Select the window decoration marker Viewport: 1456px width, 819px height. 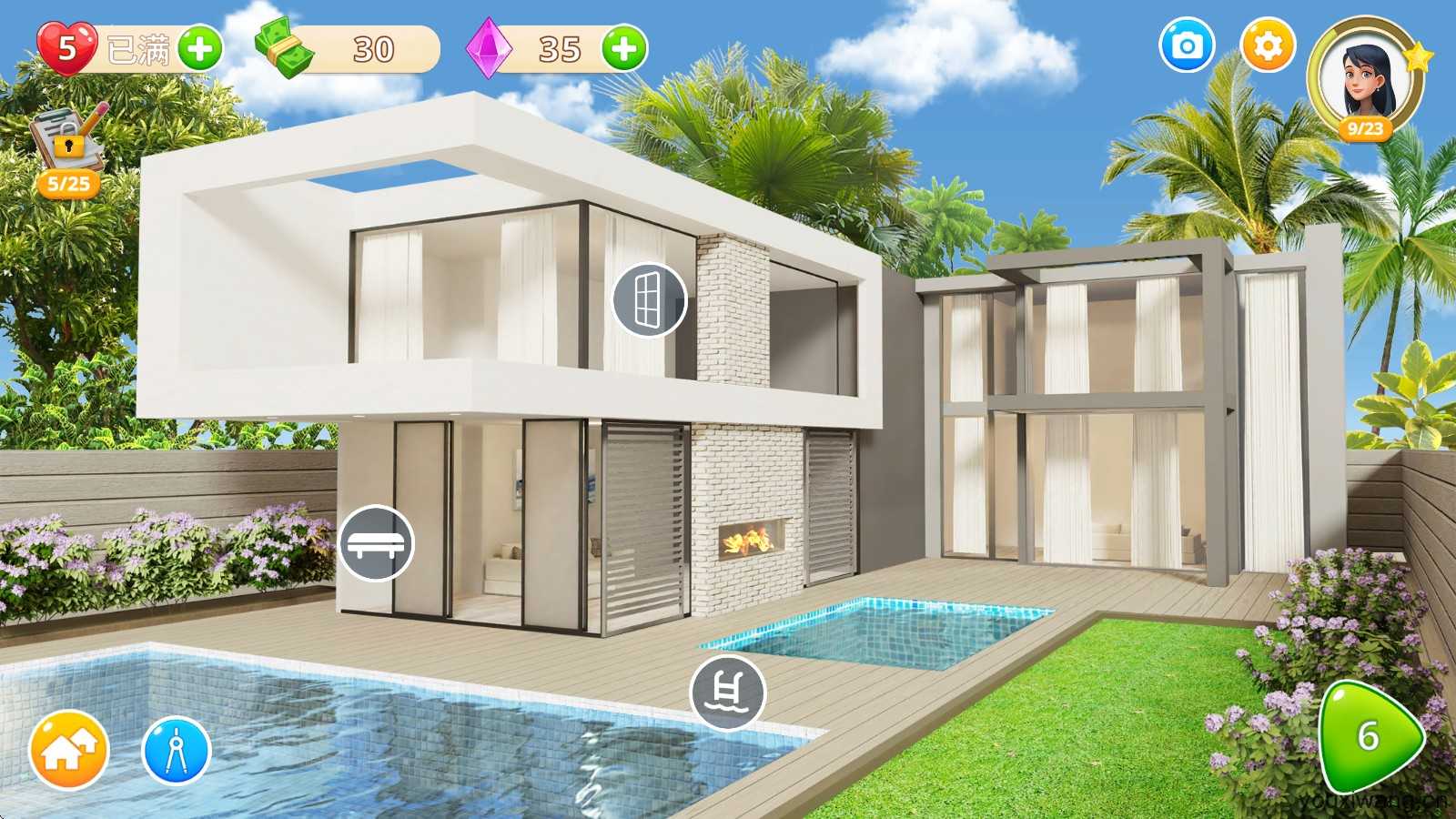pyautogui.click(x=649, y=299)
